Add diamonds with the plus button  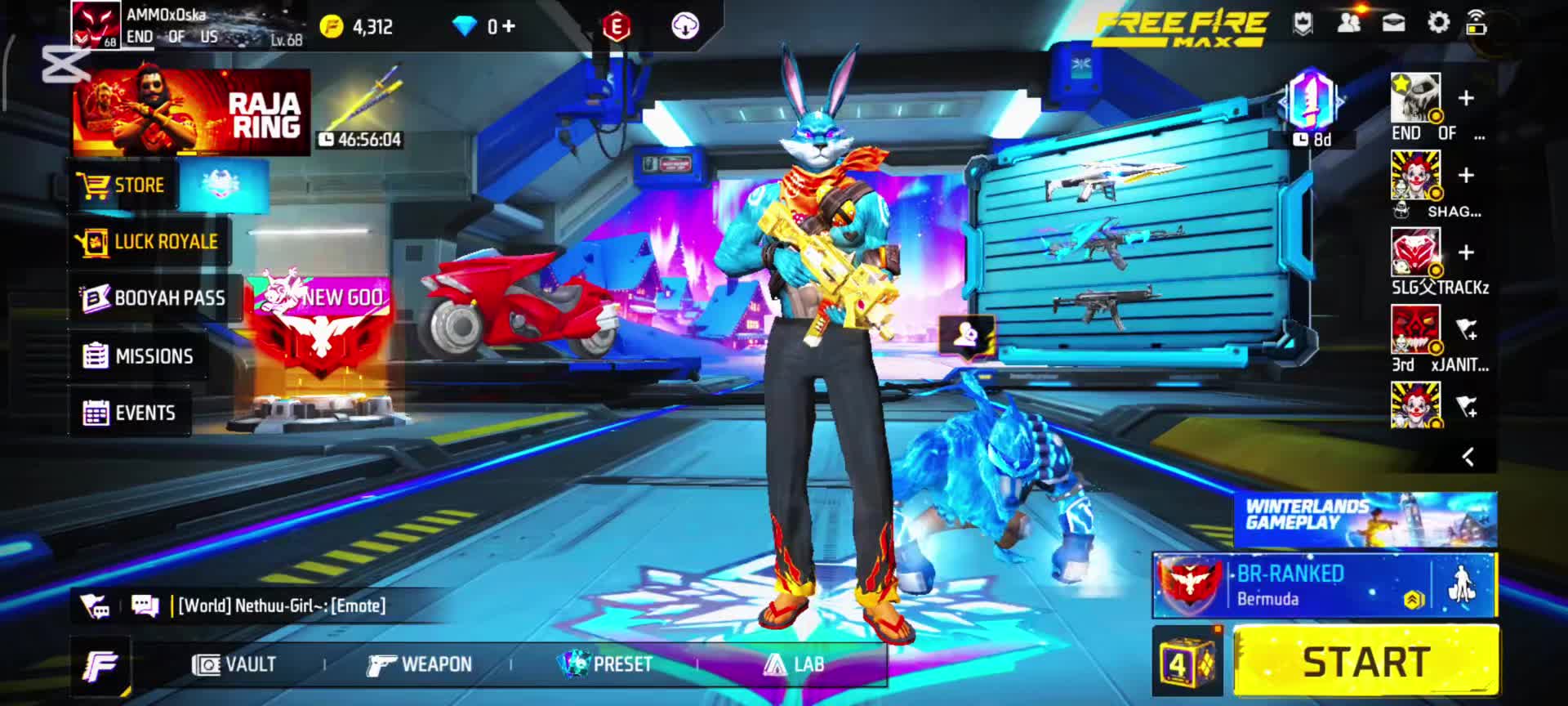click(508, 26)
